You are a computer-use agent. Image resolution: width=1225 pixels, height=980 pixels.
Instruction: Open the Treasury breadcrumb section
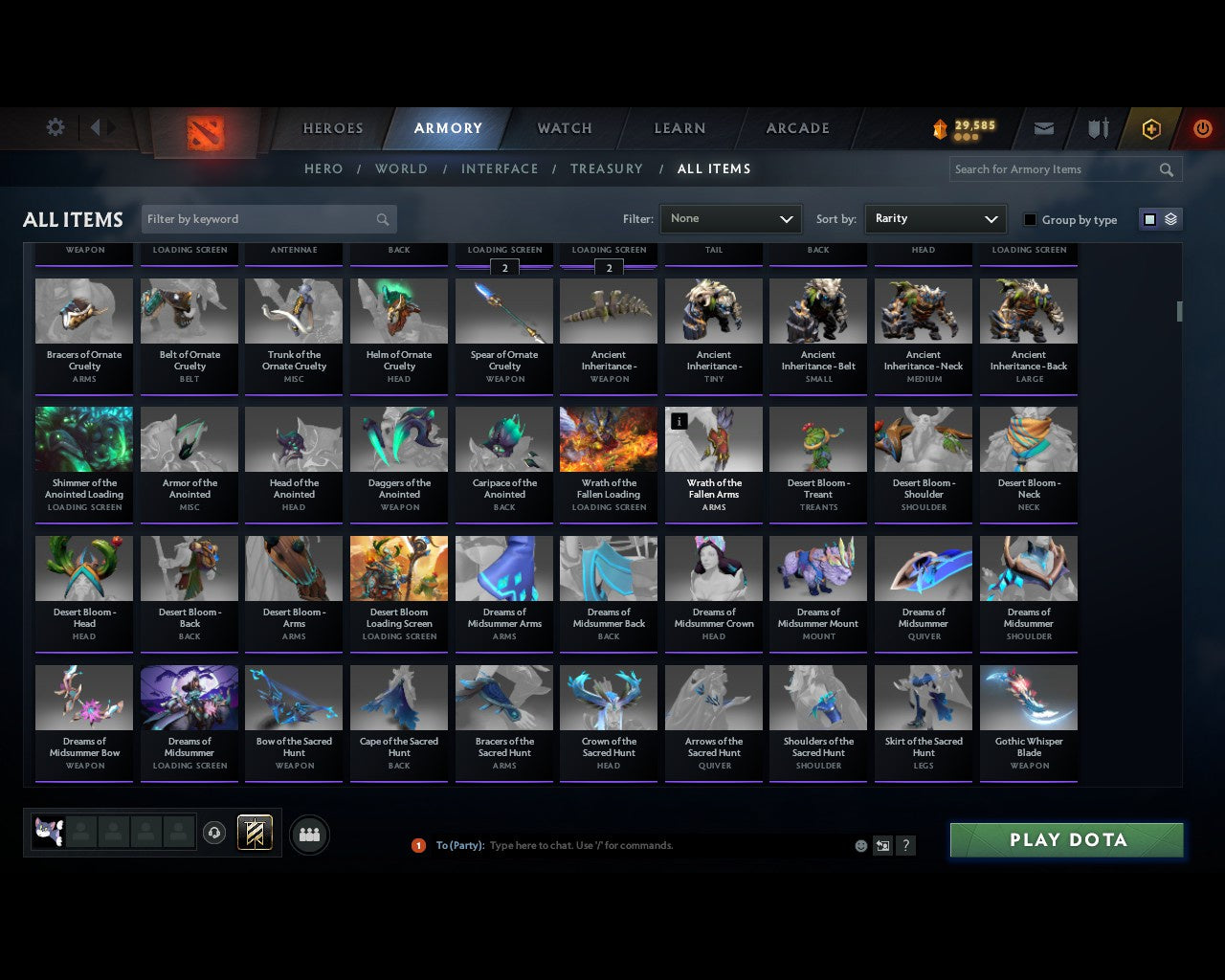(607, 168)
